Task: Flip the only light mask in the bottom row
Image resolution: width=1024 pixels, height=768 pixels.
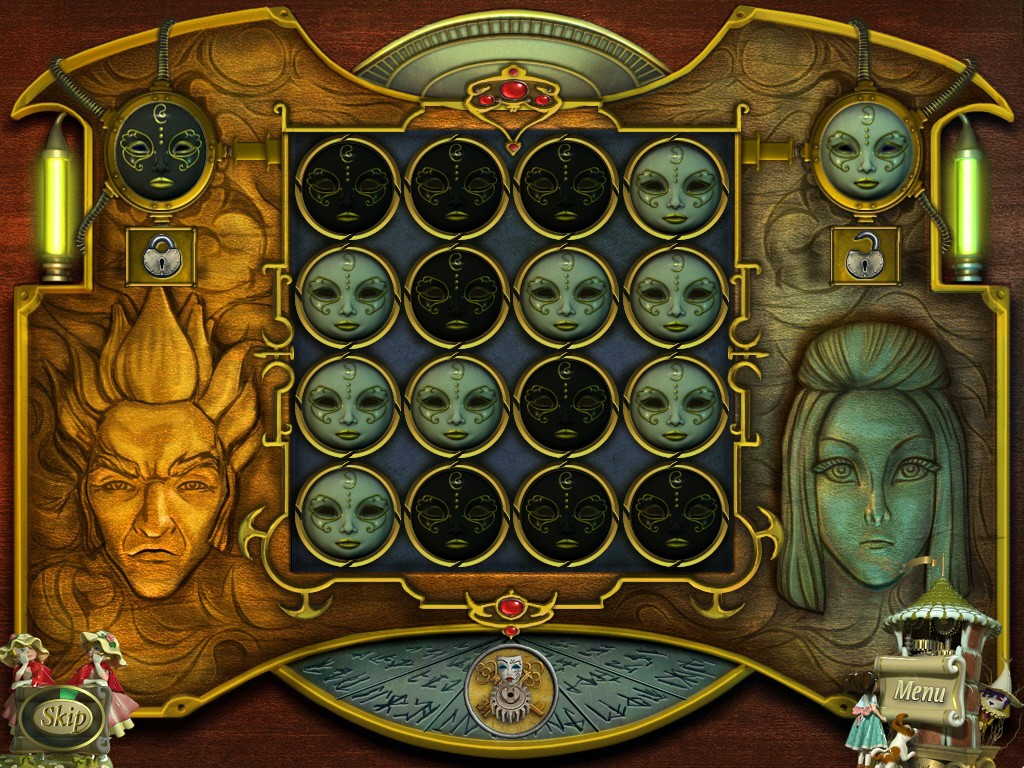Action: pos(347,514)
